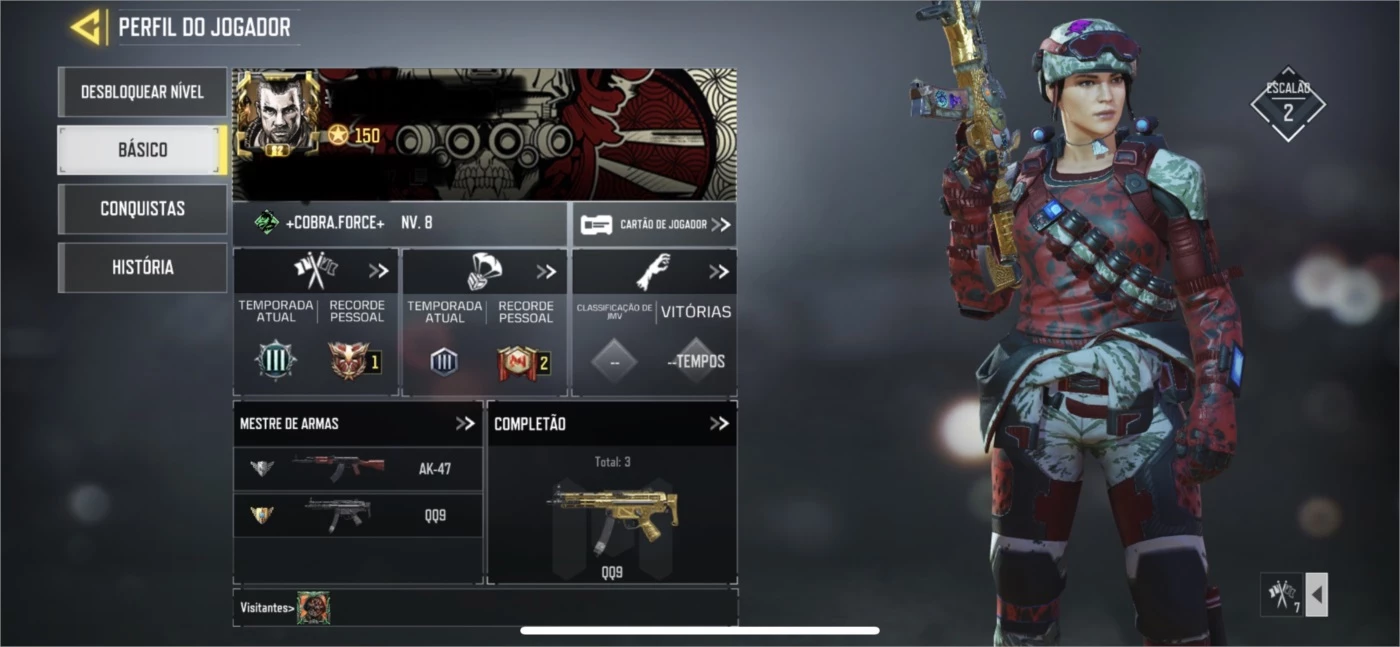Click the visitor avatar icon
This screenshot has width=1400, height=647.
313,607
